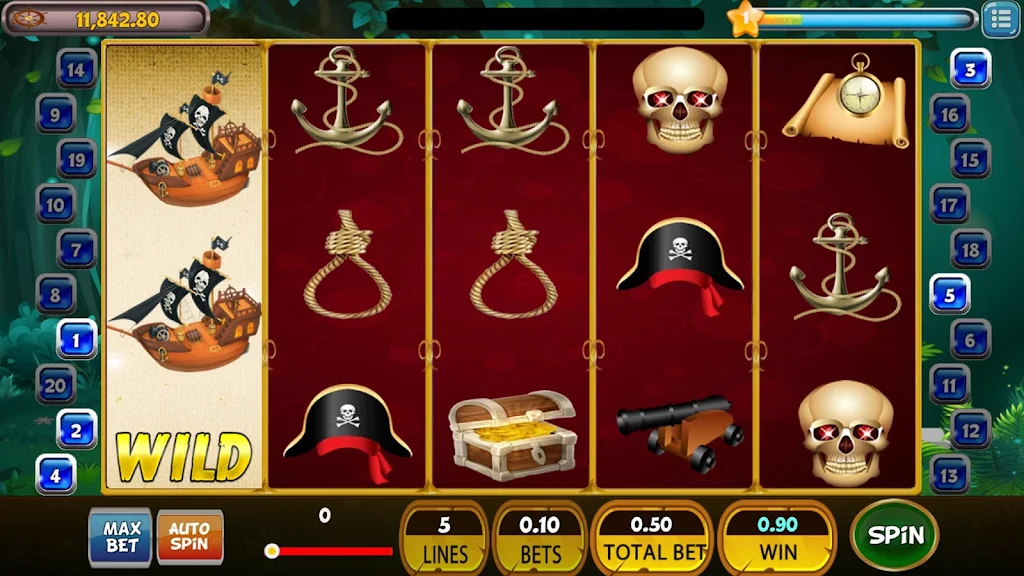This screenshot has width=1024, height=576.
Task: Click the red slider track knob
Action: point(271,550)
